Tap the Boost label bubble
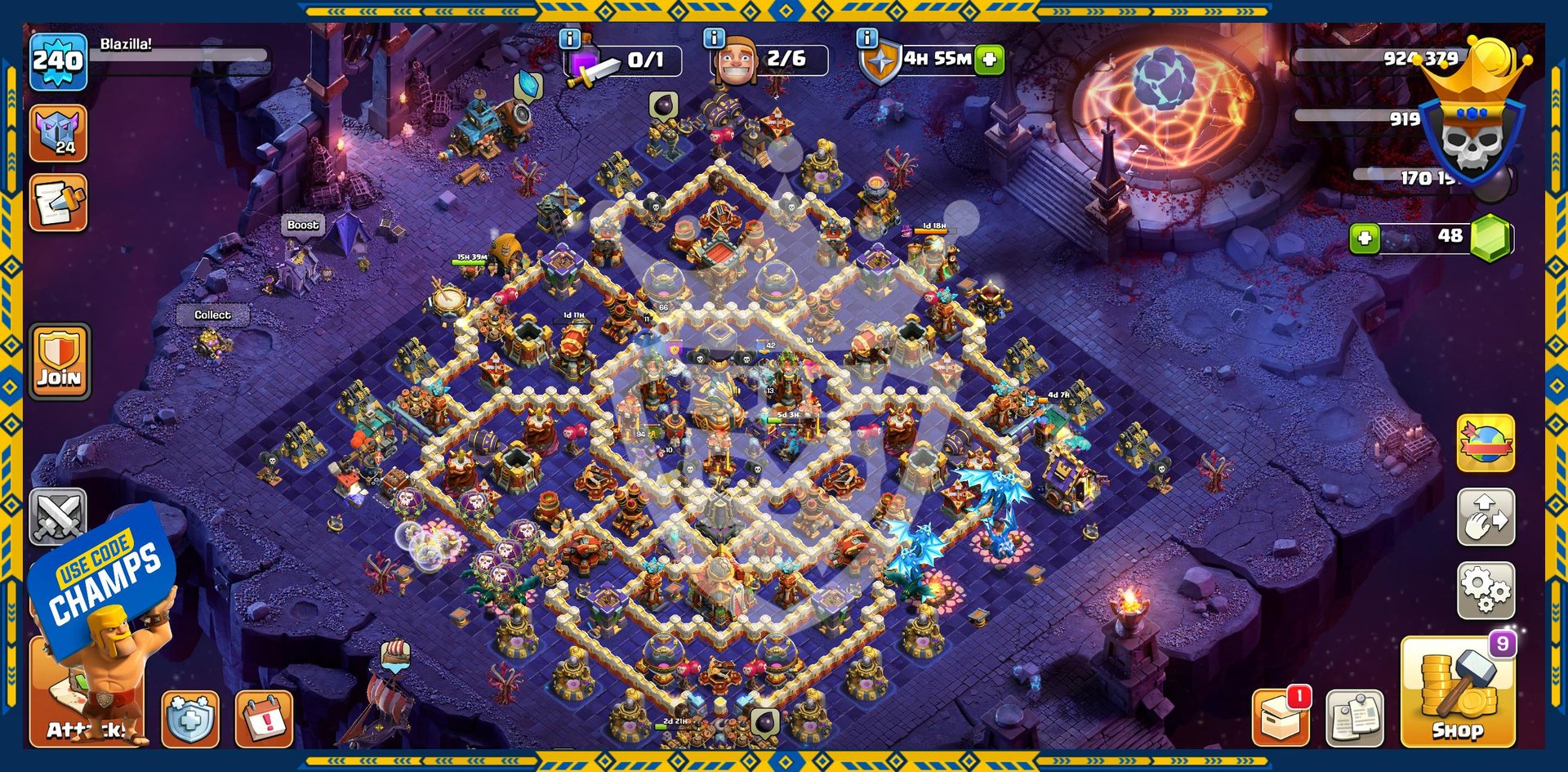1568x772 pixels. 302,225
